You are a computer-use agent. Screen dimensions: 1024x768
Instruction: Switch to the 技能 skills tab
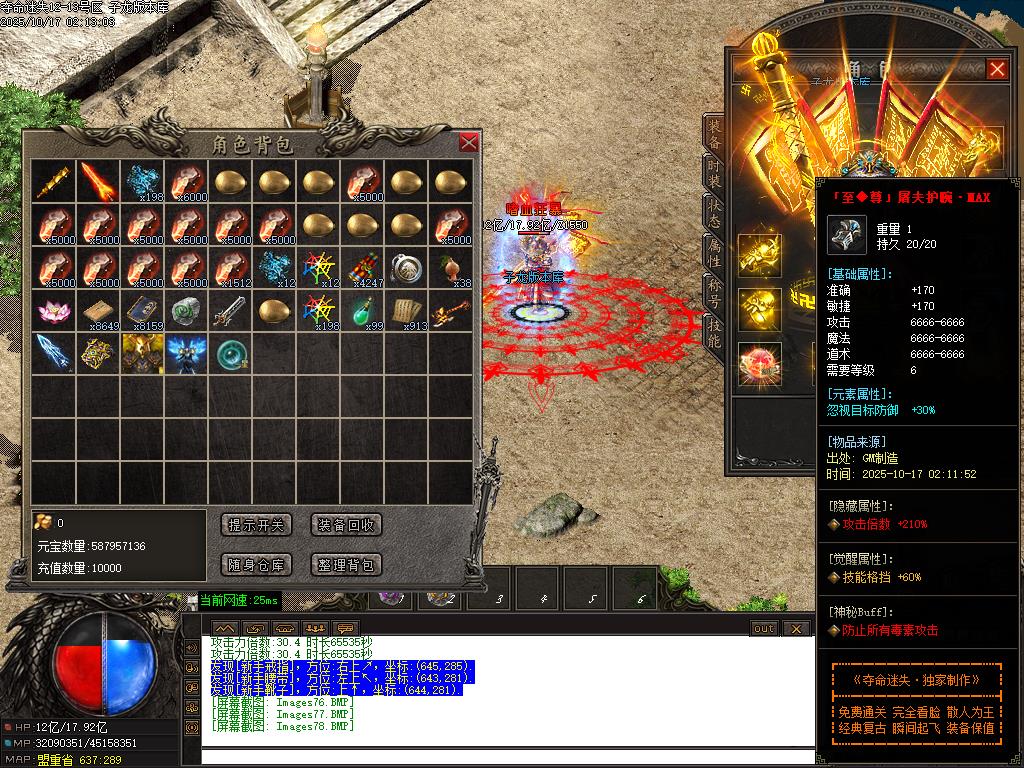714,331
